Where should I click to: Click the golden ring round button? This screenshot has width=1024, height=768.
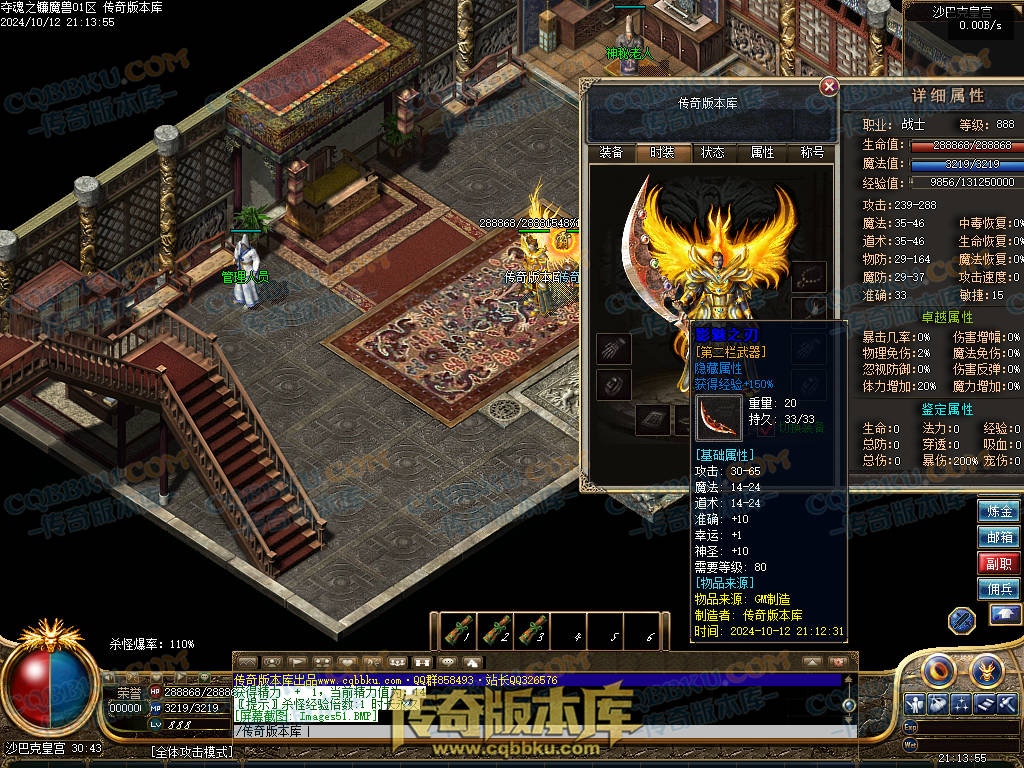pyautogui.click(x=941, y=669)
